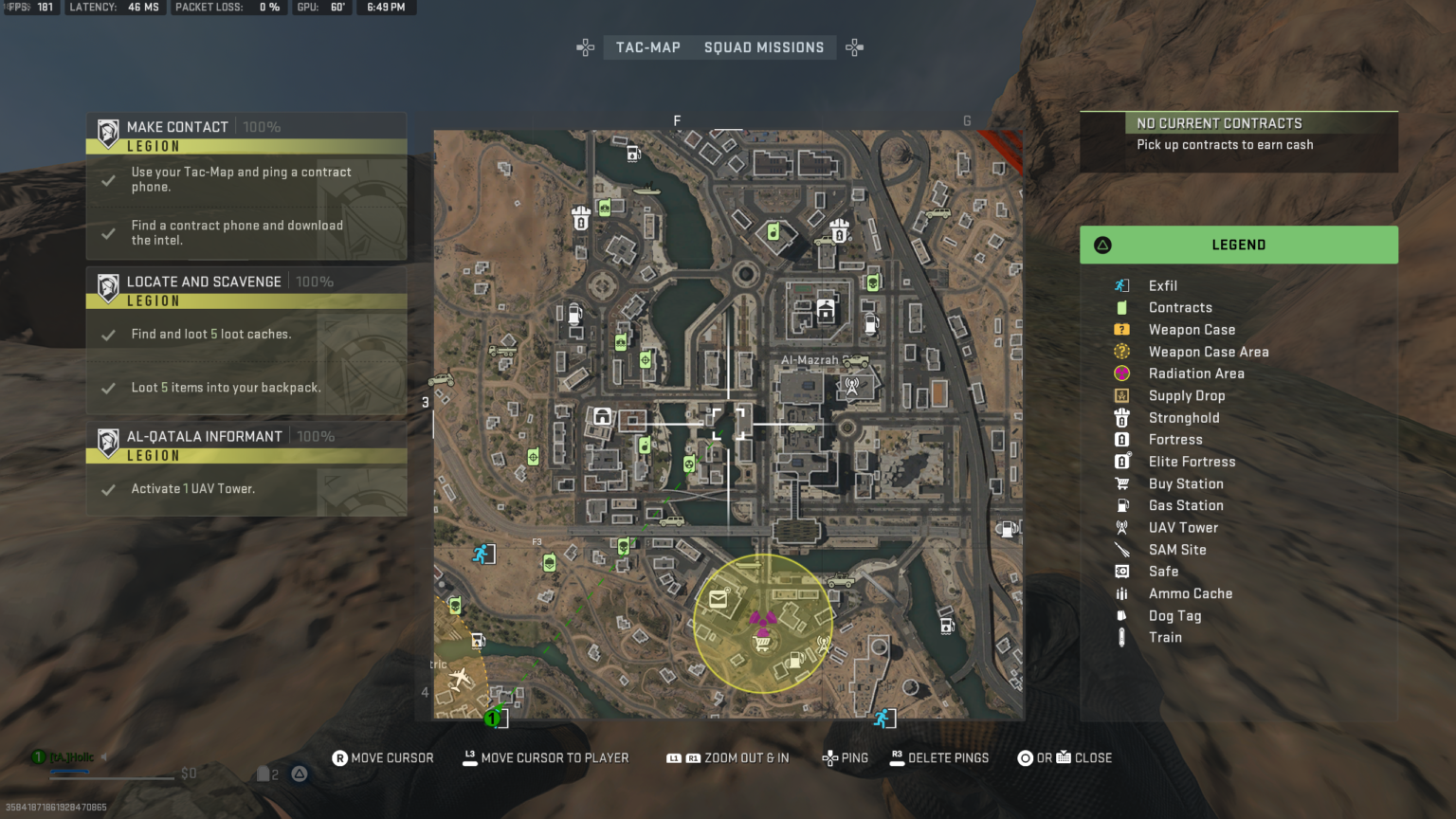Select the TAC-MAP tab
This screenshot has height=819, width=1456.
point(647,46)
